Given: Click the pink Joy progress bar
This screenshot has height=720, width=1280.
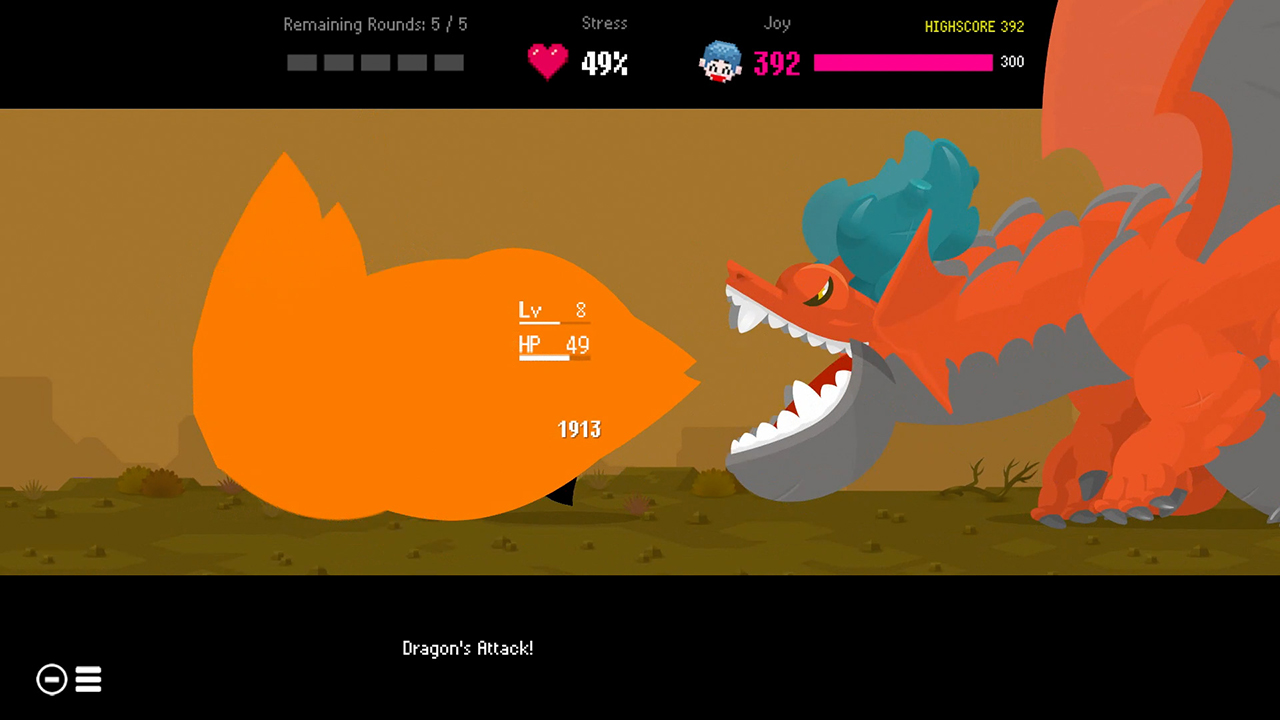Looking at the screenshot, I should click(x=903, y=62).
